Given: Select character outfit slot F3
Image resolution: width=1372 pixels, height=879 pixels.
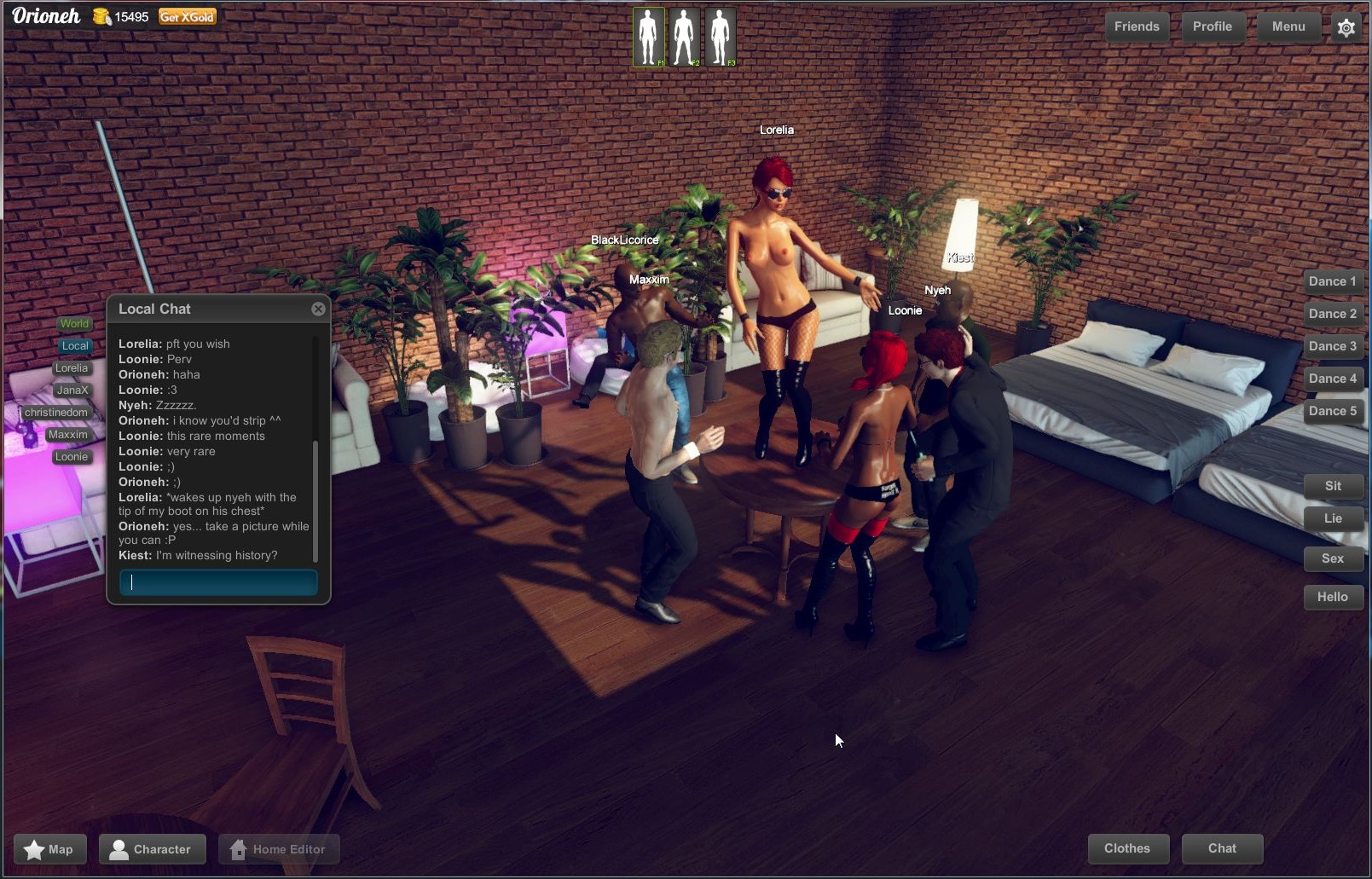Looking at the screenshot, I should pyautogui.click(x=721, y=36).
